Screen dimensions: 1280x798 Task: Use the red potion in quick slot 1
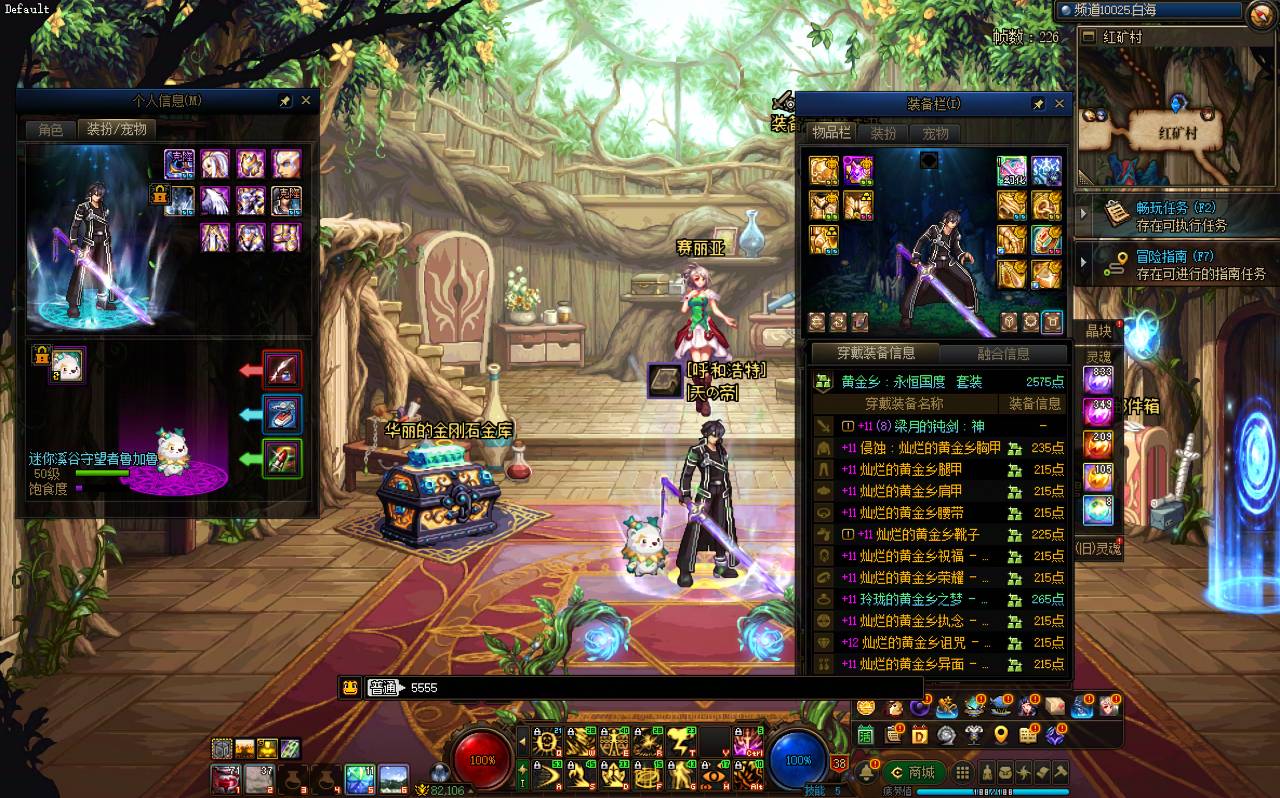click(225, 778)
